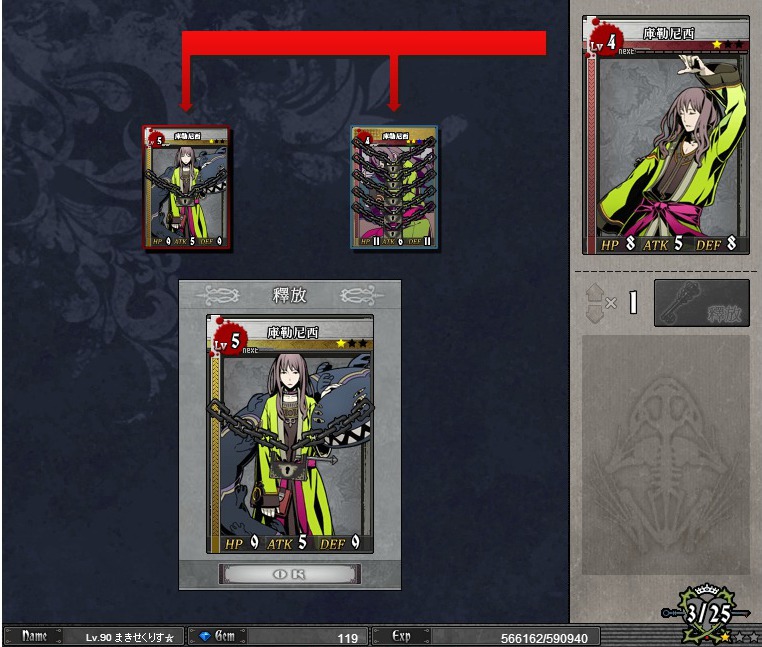Choose the stacked pile of chained cards

(x=394, y=187)
